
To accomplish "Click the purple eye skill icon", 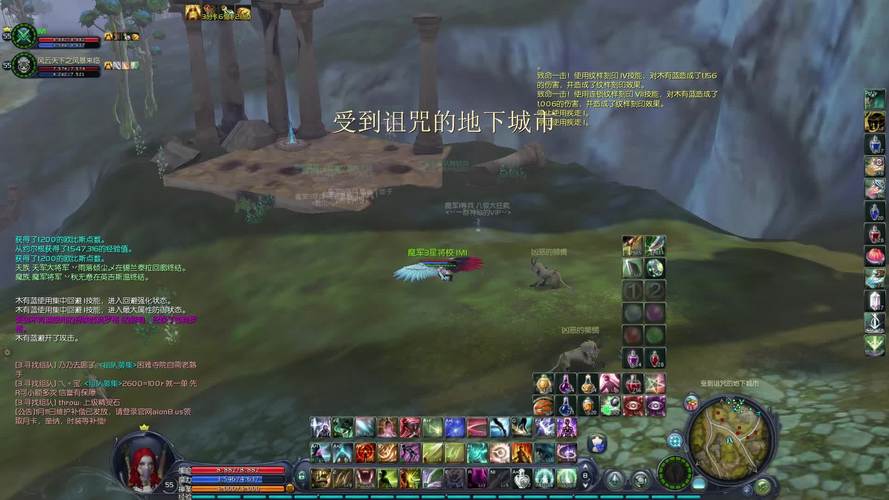I will click(x=654, y=405).
